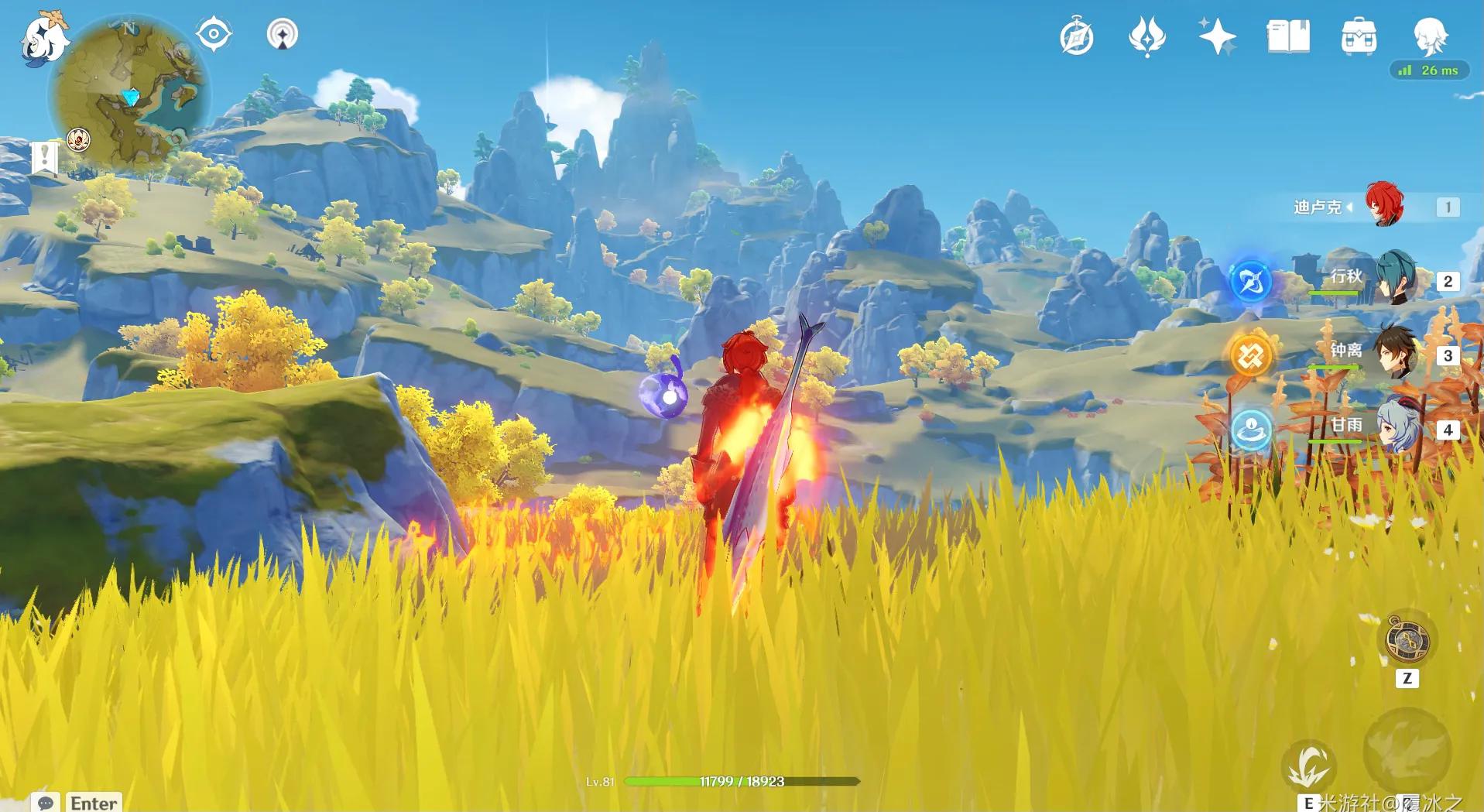Open the events four-point star icon
Viewport: 1484px width, 812px height.
pyautogui.click(x=1217, y=37)
